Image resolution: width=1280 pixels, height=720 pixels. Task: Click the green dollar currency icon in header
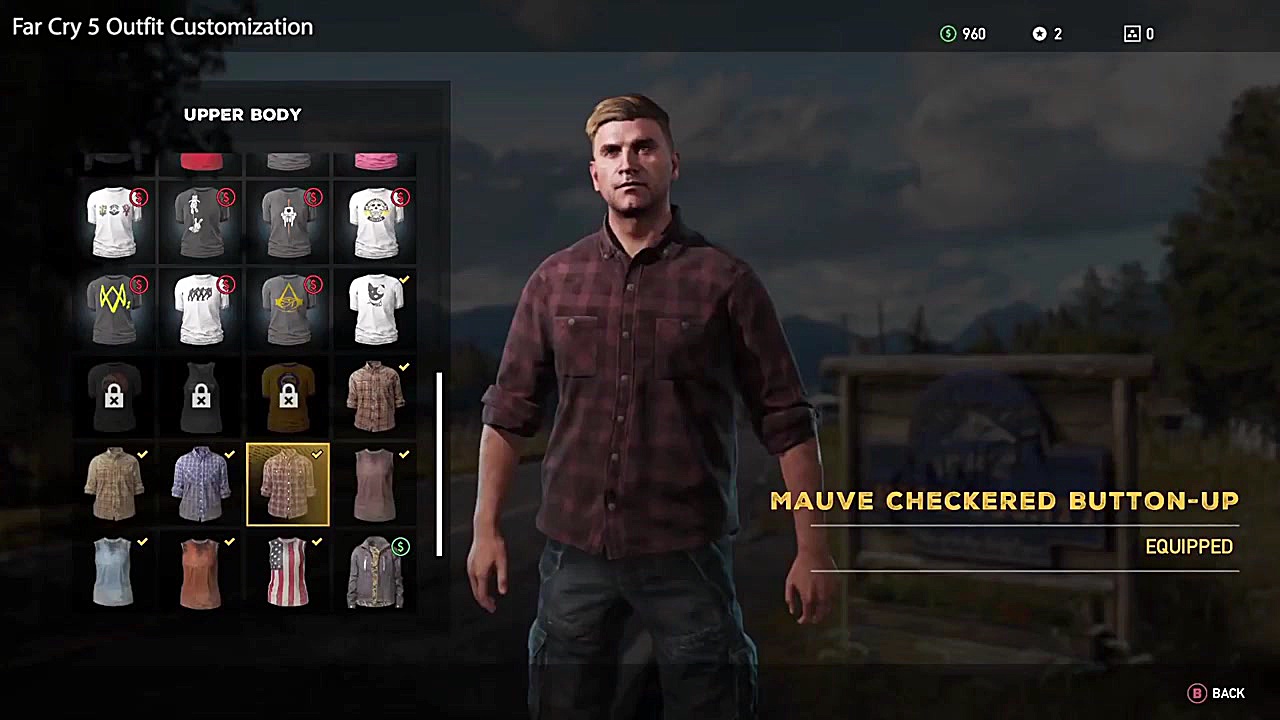pyautogui.click(x=947, y=33)
